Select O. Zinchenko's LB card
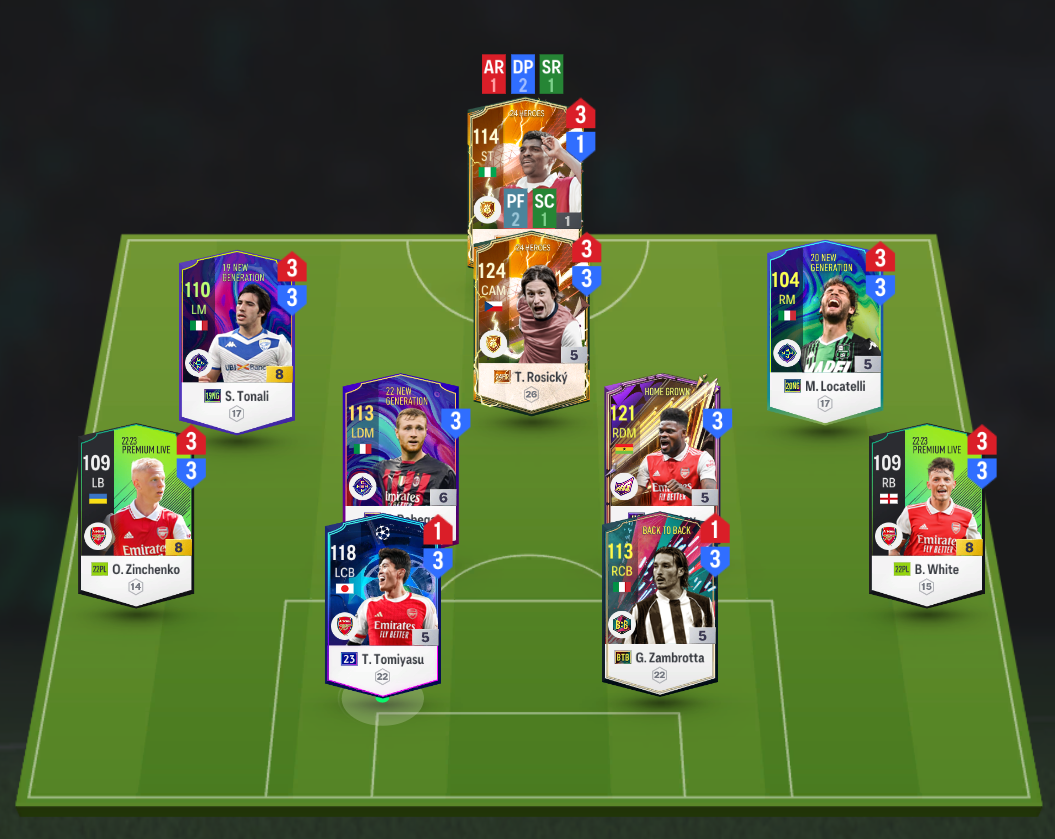1055x839 pixels. click(x=136, y=510)
